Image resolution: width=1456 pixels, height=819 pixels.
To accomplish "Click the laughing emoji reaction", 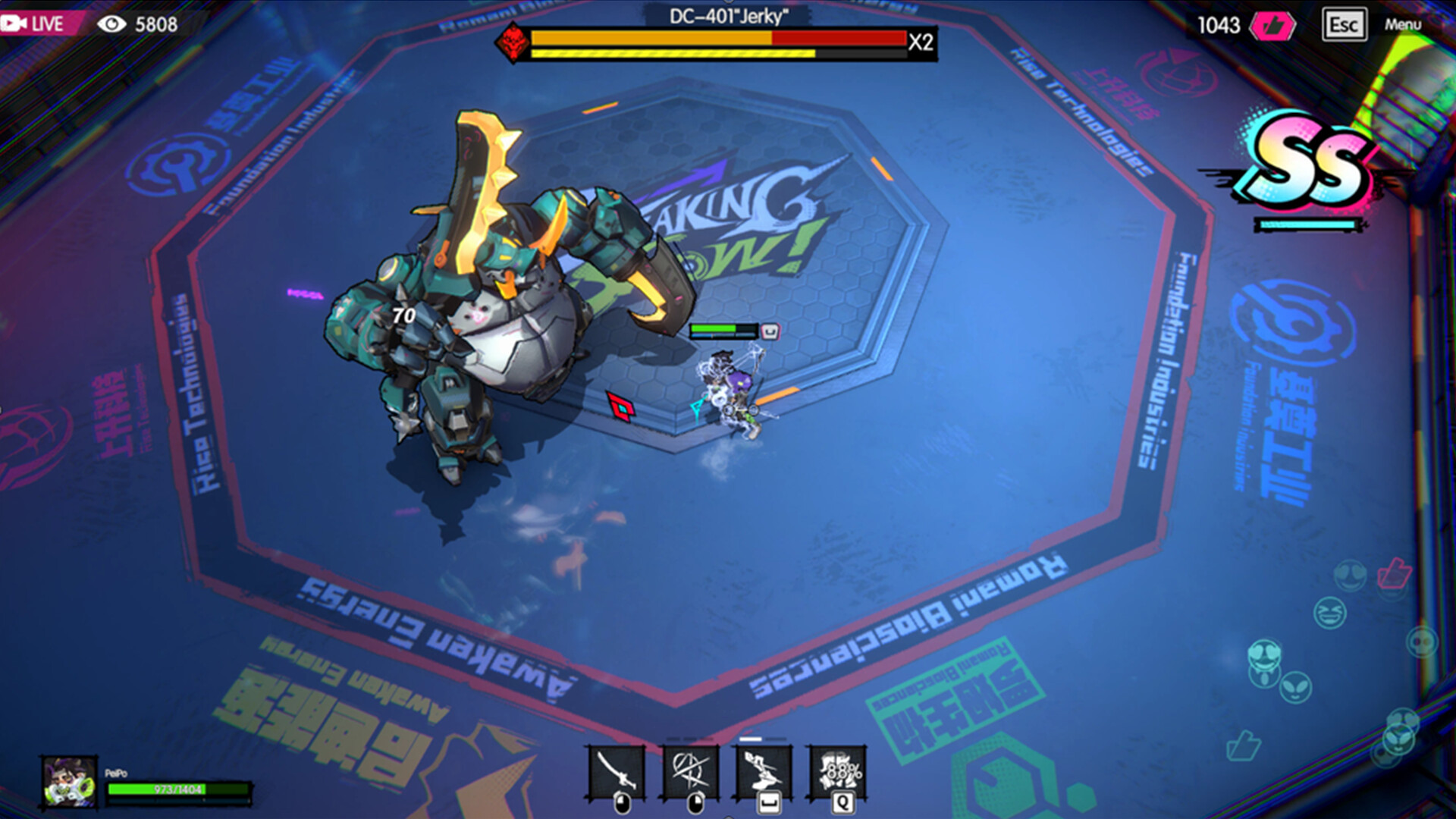I will (x=1329, y=613).
